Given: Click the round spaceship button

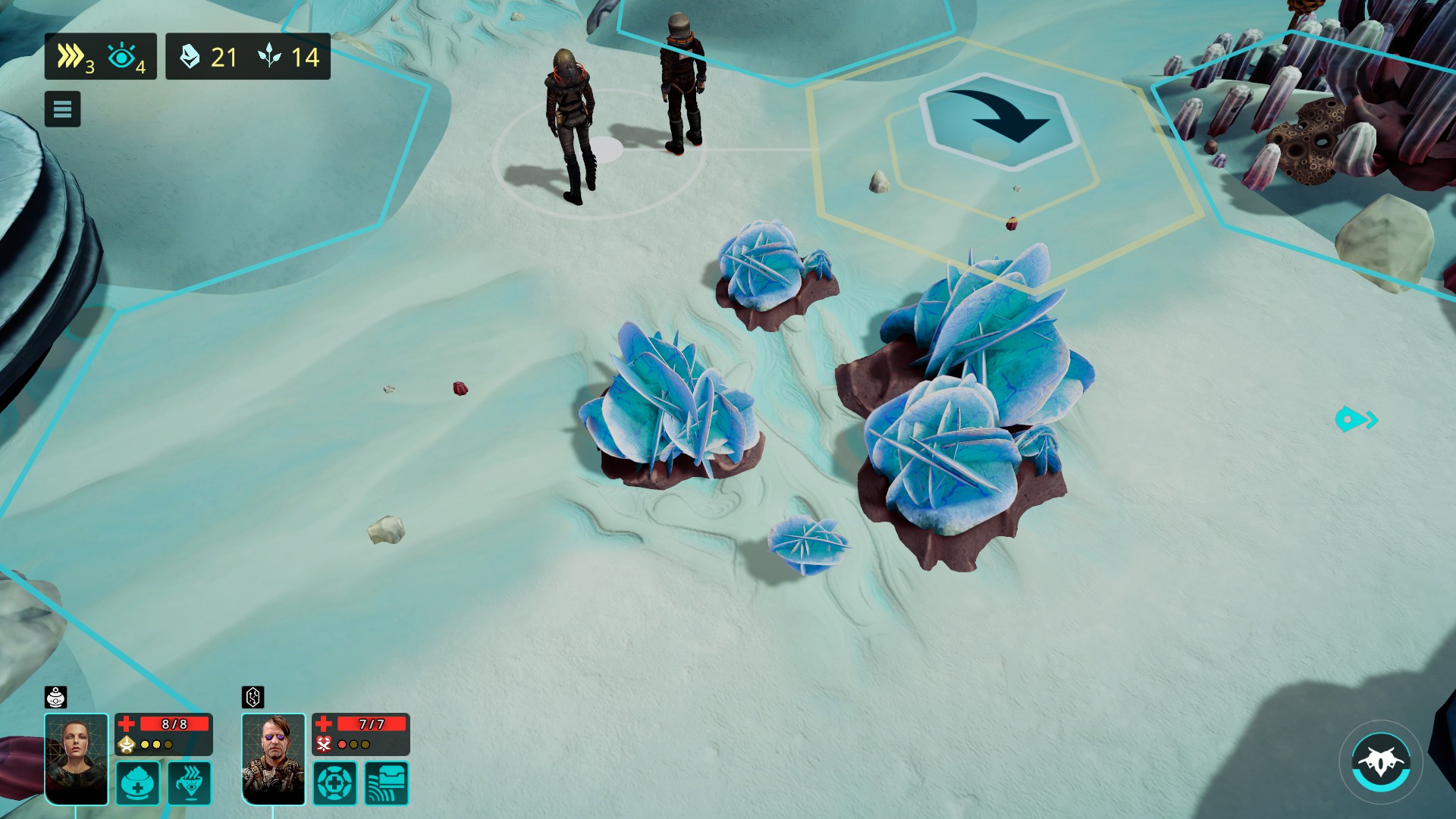Looking at the screenshot, I should point(1380,762).
